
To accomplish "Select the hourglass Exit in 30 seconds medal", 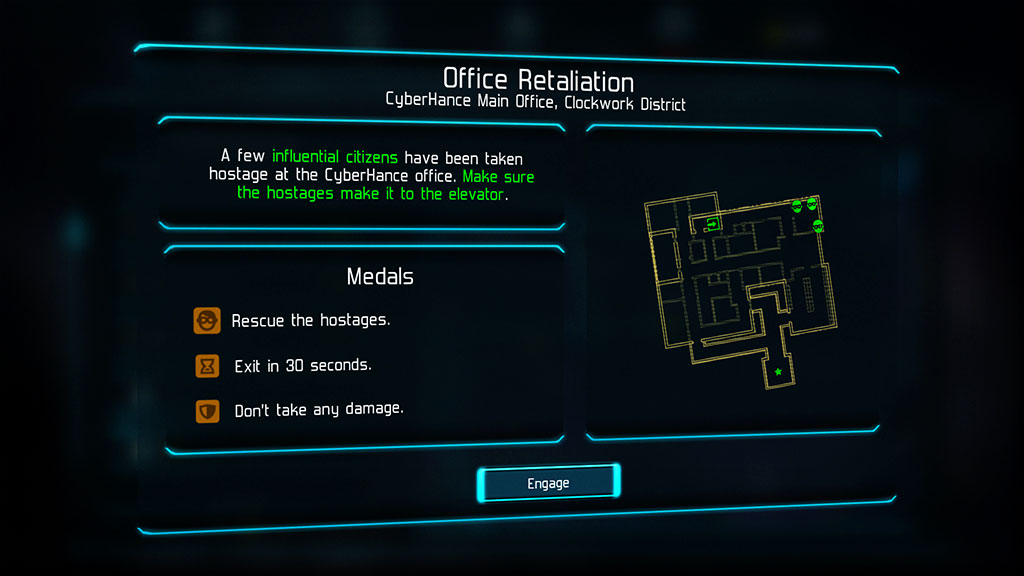I will tap(207, 366).
